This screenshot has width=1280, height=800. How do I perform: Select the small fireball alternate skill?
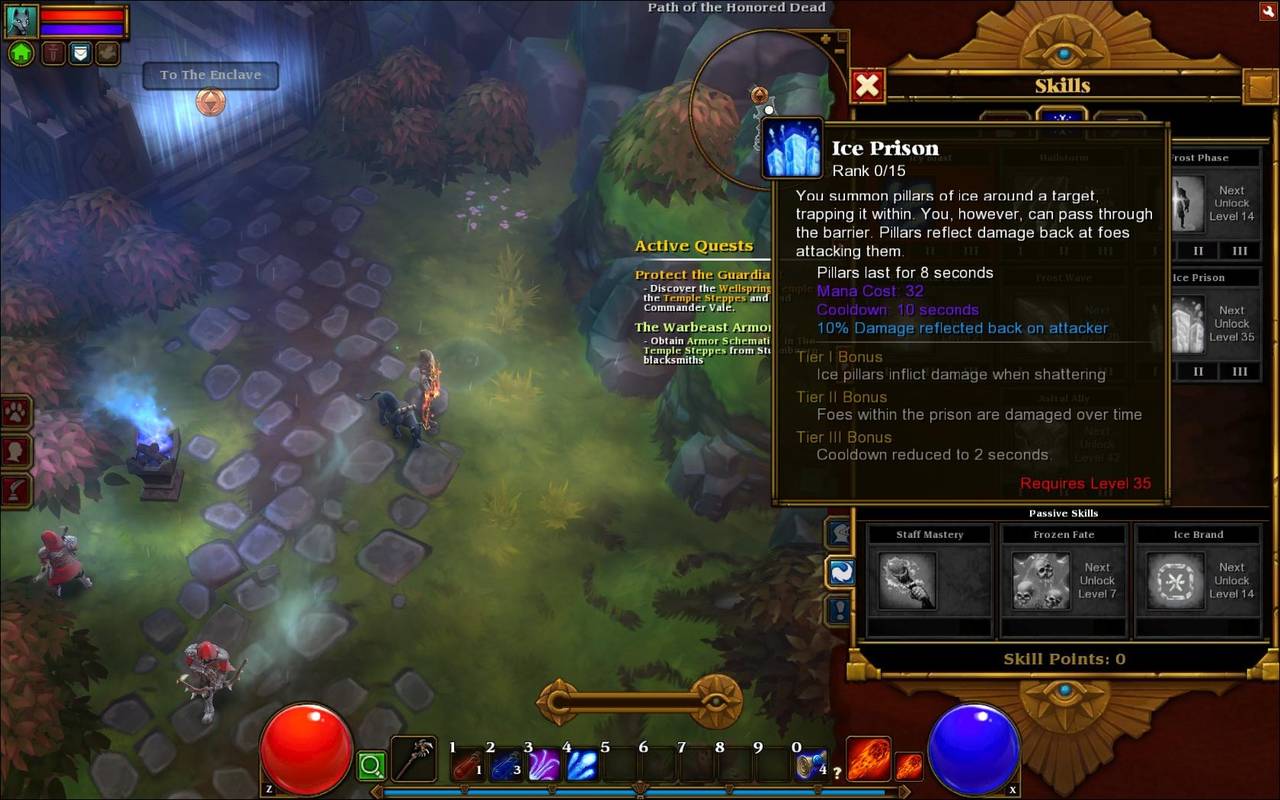(908, 766)
